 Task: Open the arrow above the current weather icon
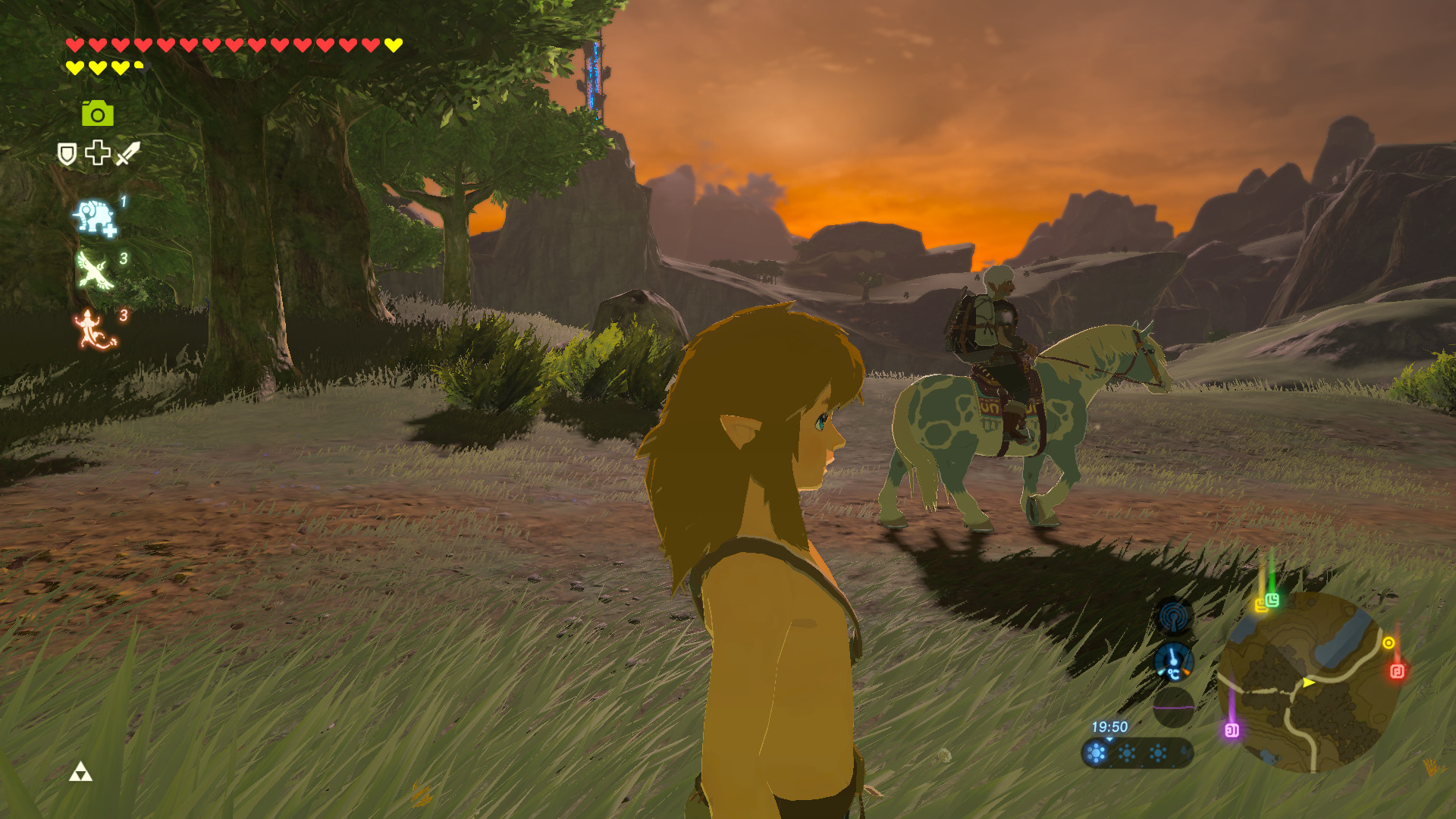coord(1109,740)
